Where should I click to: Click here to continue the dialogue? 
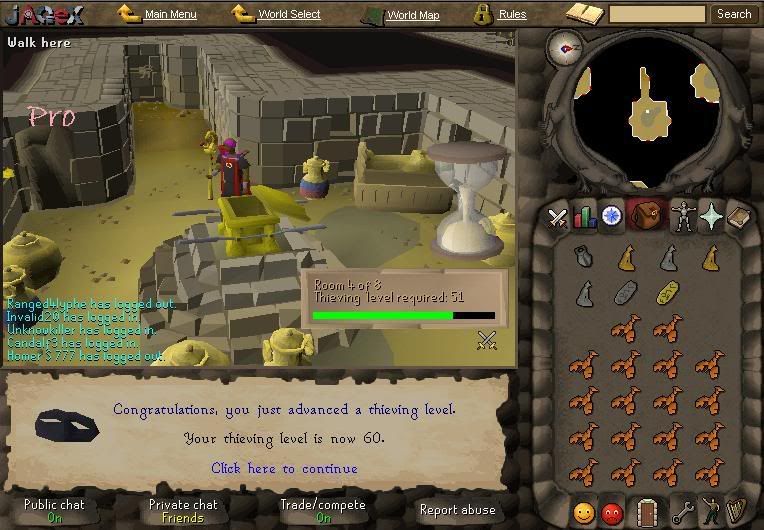(284, 468)
